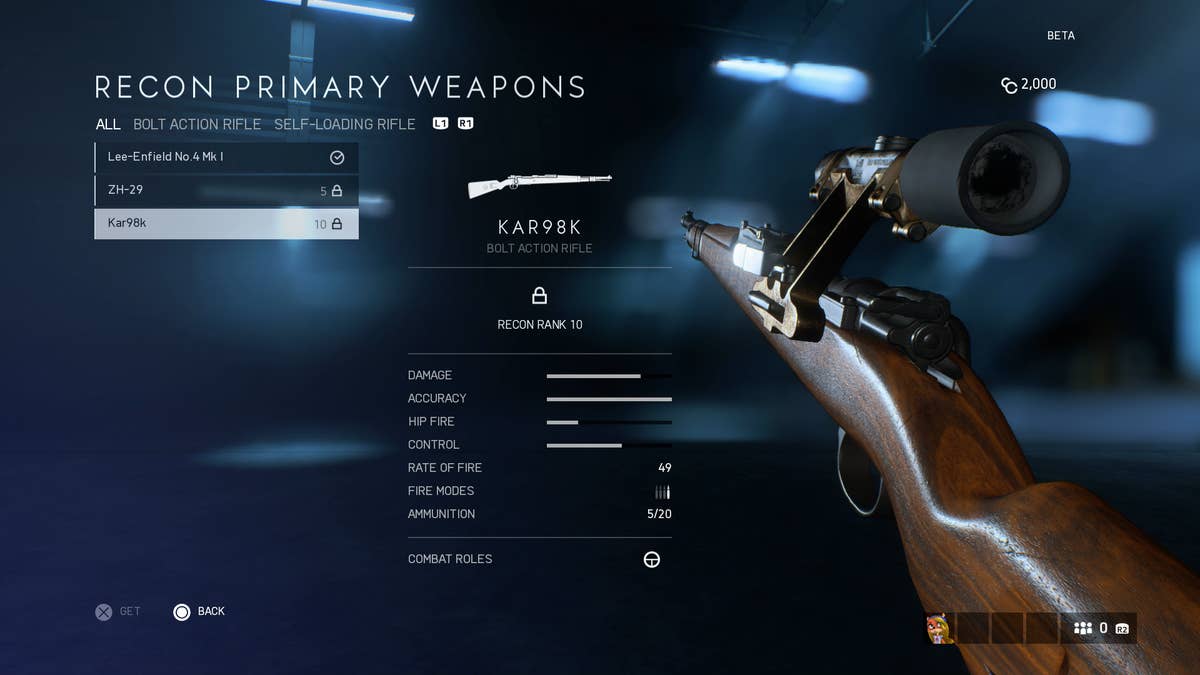Click the GET button

pyautogui.click(x=118, y=611)
